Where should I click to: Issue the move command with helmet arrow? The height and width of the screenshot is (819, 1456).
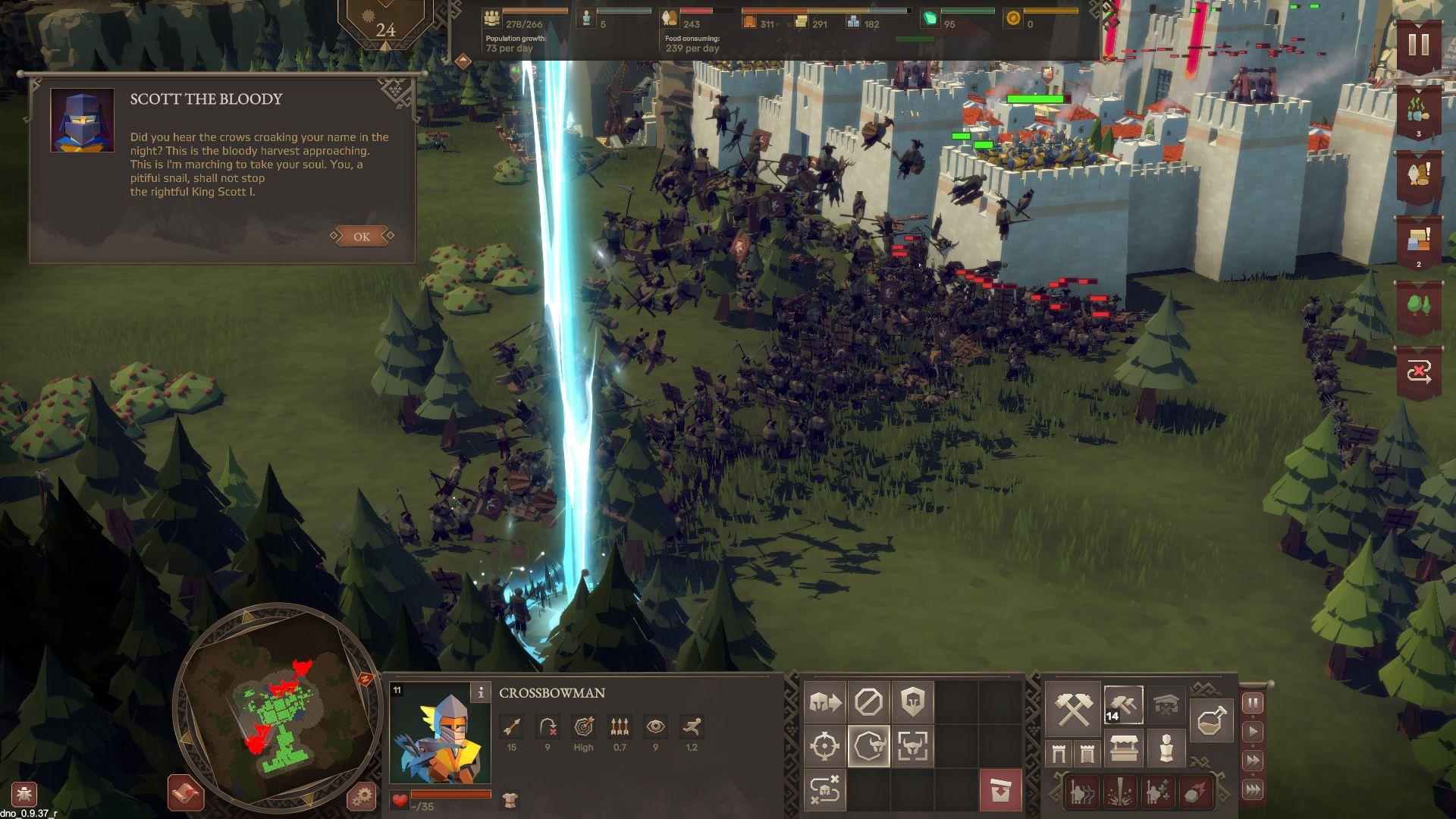tap(825, 703)
